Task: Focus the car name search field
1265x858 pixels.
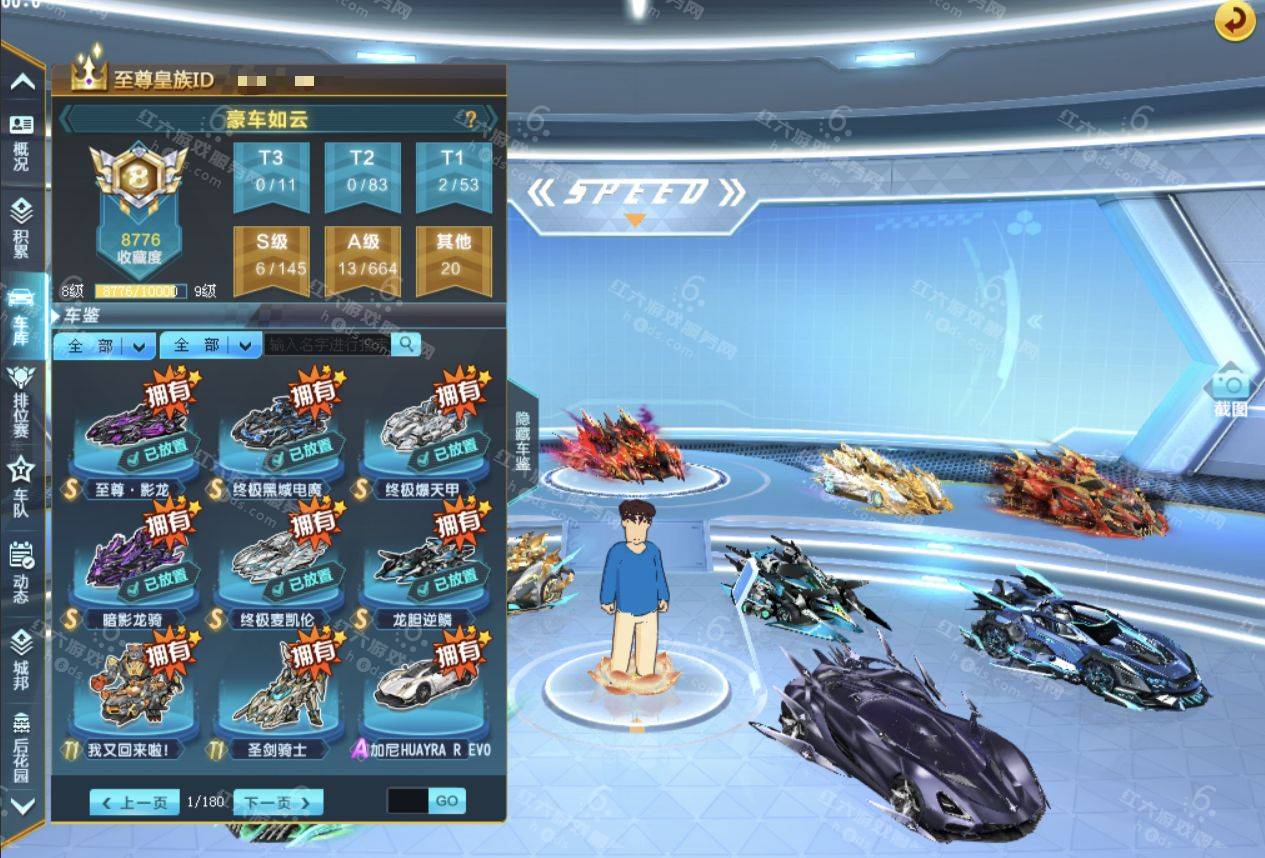Action: point(328,345)
